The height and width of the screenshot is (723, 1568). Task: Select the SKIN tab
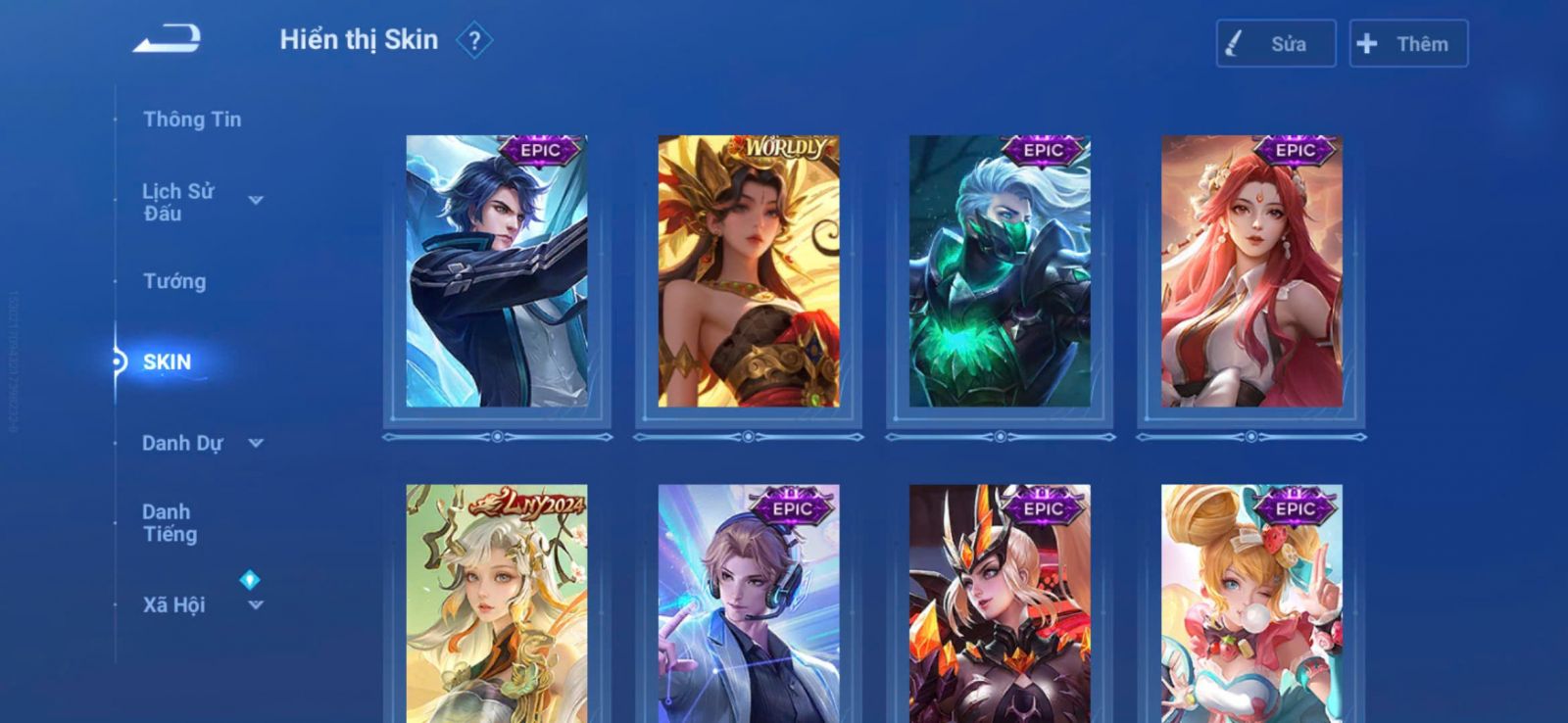coord(167,362)
